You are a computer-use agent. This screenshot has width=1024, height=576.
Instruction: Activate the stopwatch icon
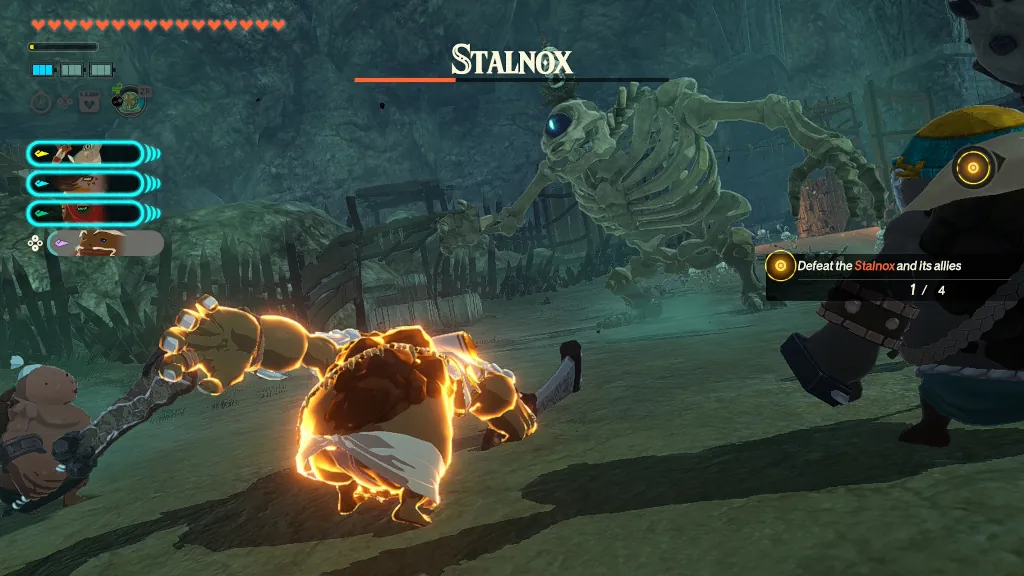pos(41,101)
